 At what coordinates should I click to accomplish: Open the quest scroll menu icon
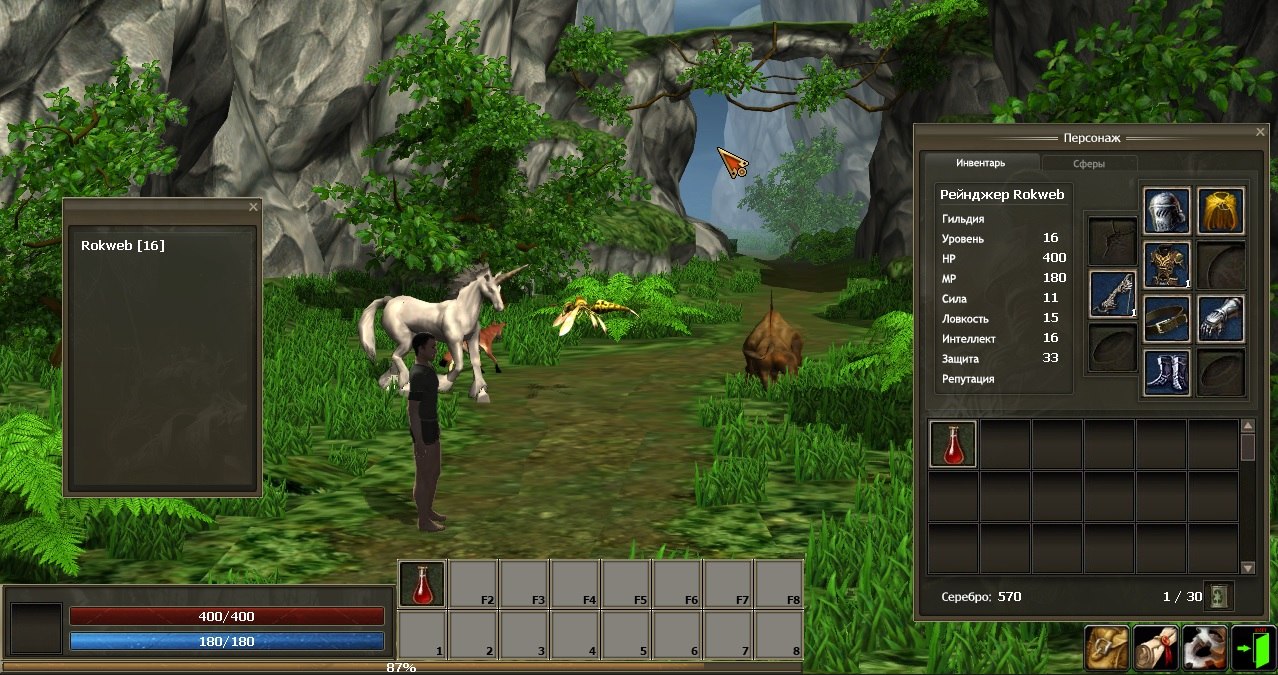[x=1156, y=648]
